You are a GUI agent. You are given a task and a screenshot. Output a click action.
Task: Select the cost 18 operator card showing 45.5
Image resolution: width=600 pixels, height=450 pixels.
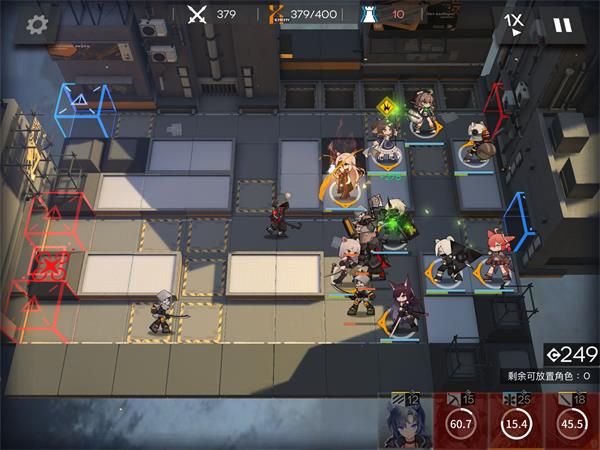573,422
